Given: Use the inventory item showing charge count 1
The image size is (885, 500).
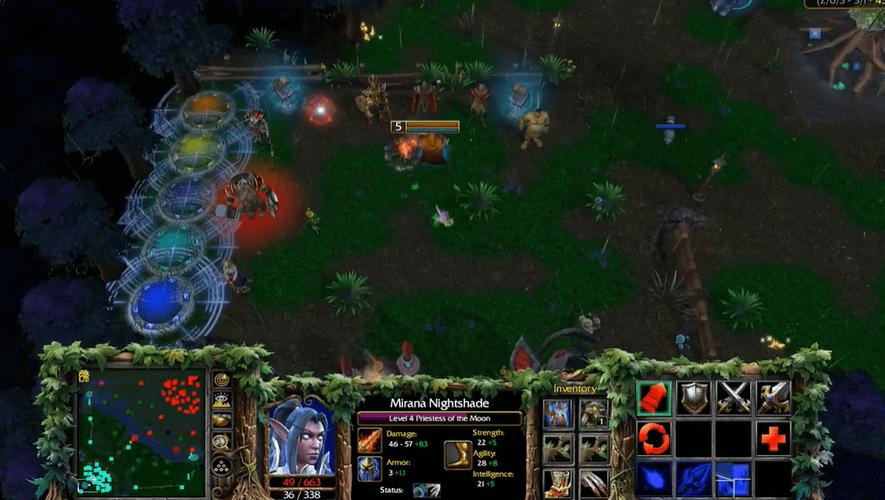Looking at the screenshot, I should pyautogui.click(x=594, y=413).
